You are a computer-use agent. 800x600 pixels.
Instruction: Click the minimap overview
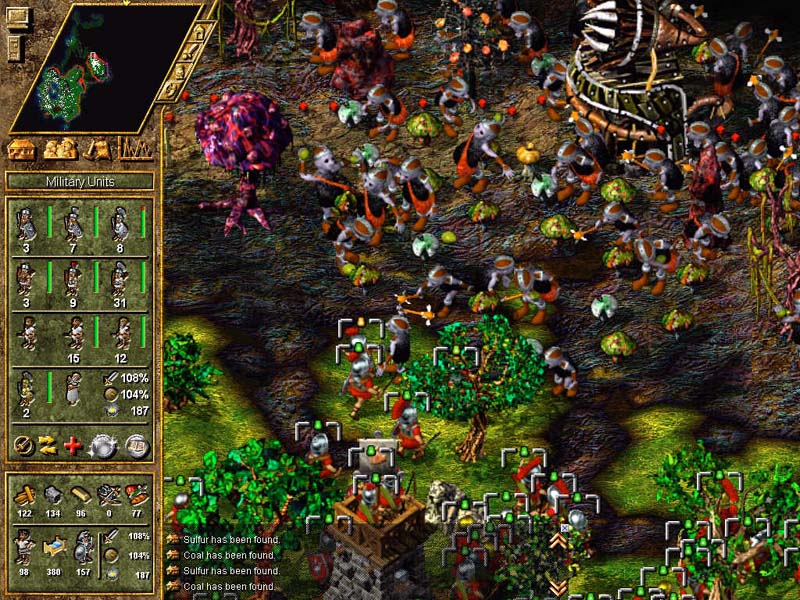coord(100,68)
